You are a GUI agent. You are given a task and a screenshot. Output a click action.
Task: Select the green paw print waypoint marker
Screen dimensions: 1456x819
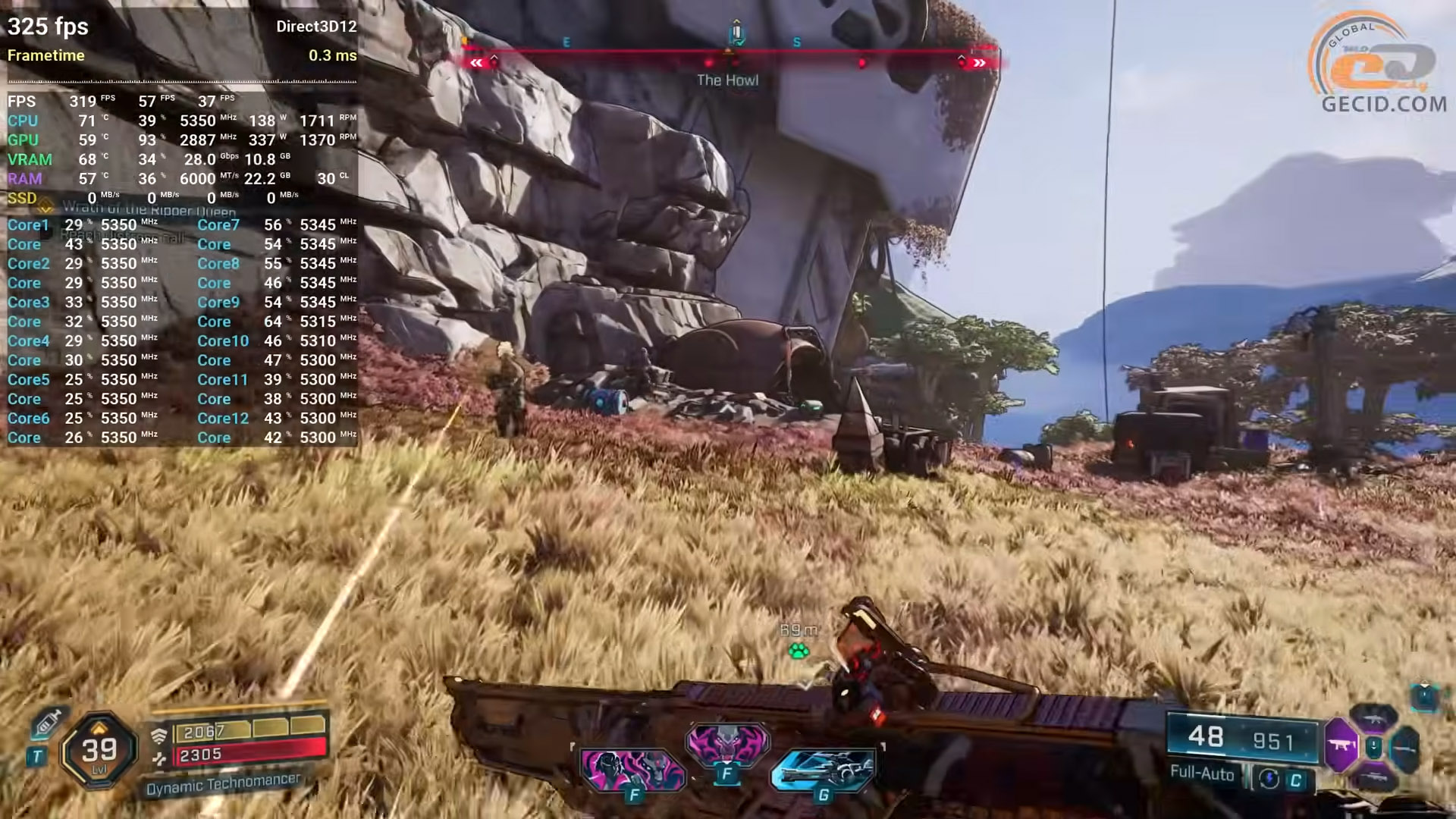[x=799, y=651]
